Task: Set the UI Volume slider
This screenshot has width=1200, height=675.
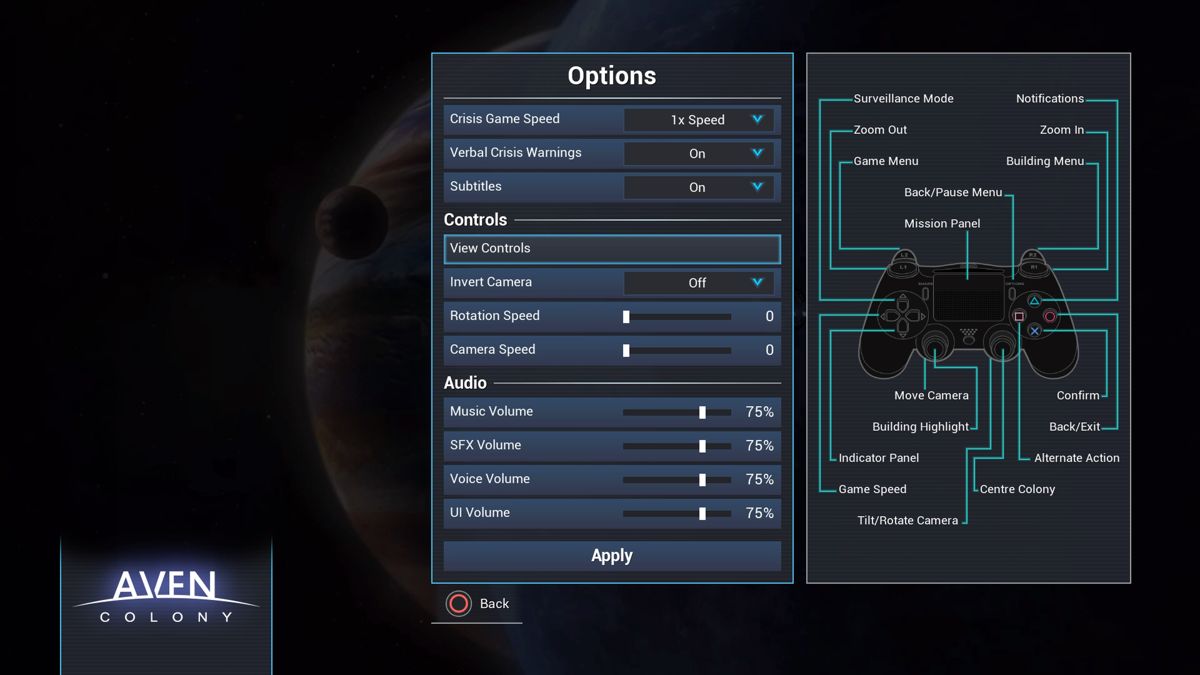Action: (702, 513)
